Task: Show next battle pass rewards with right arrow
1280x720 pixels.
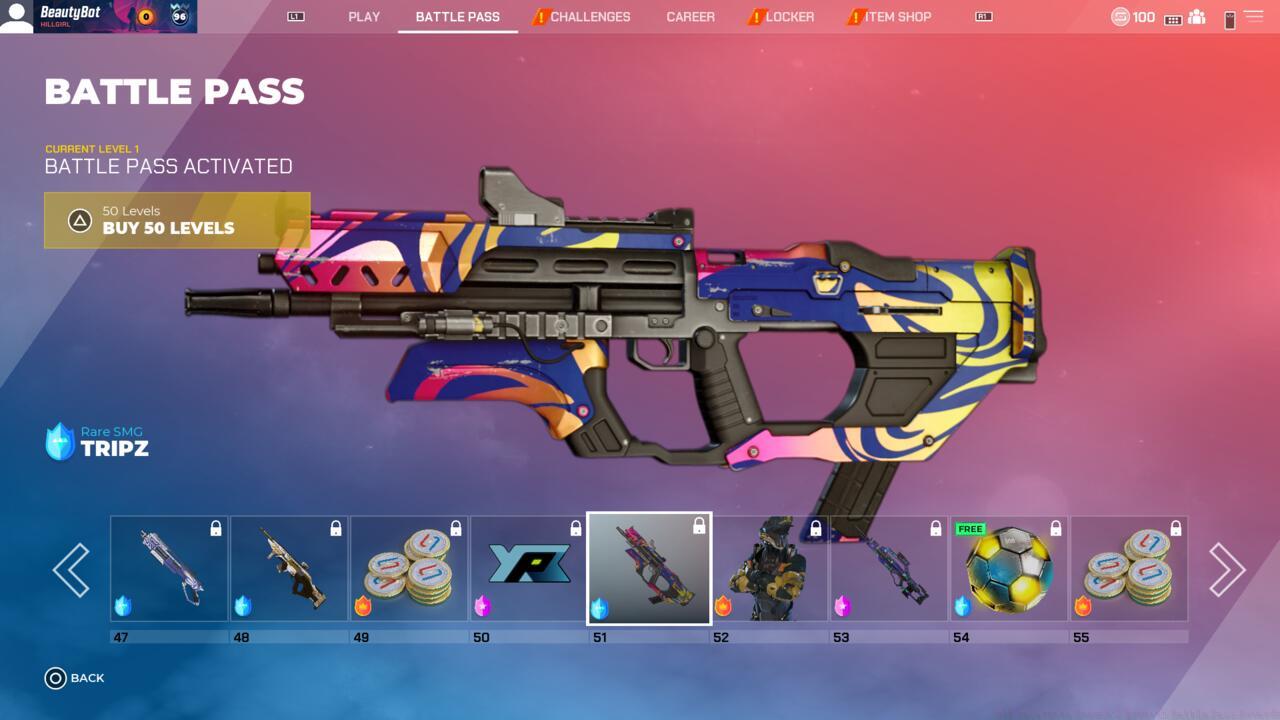Action: [1226, 570]
